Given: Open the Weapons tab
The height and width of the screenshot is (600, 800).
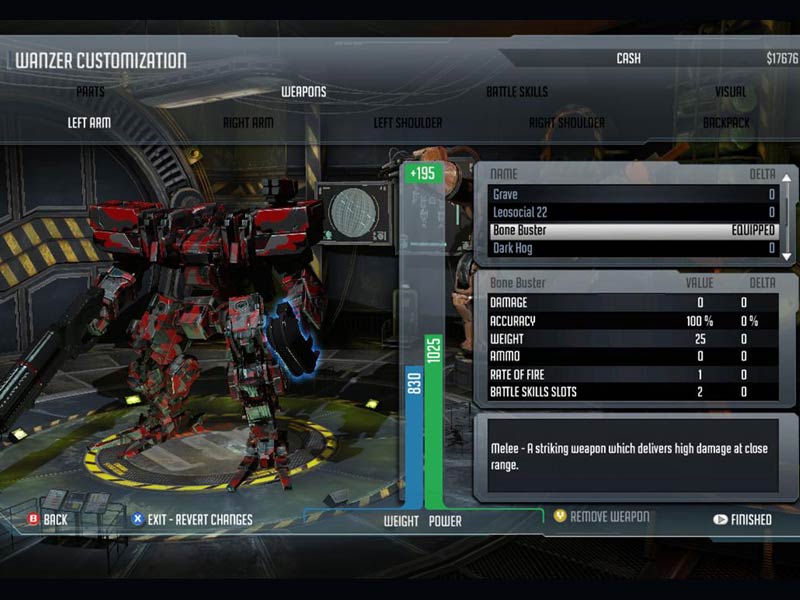Looking at the screenshot, I should (x=303, y=92).
